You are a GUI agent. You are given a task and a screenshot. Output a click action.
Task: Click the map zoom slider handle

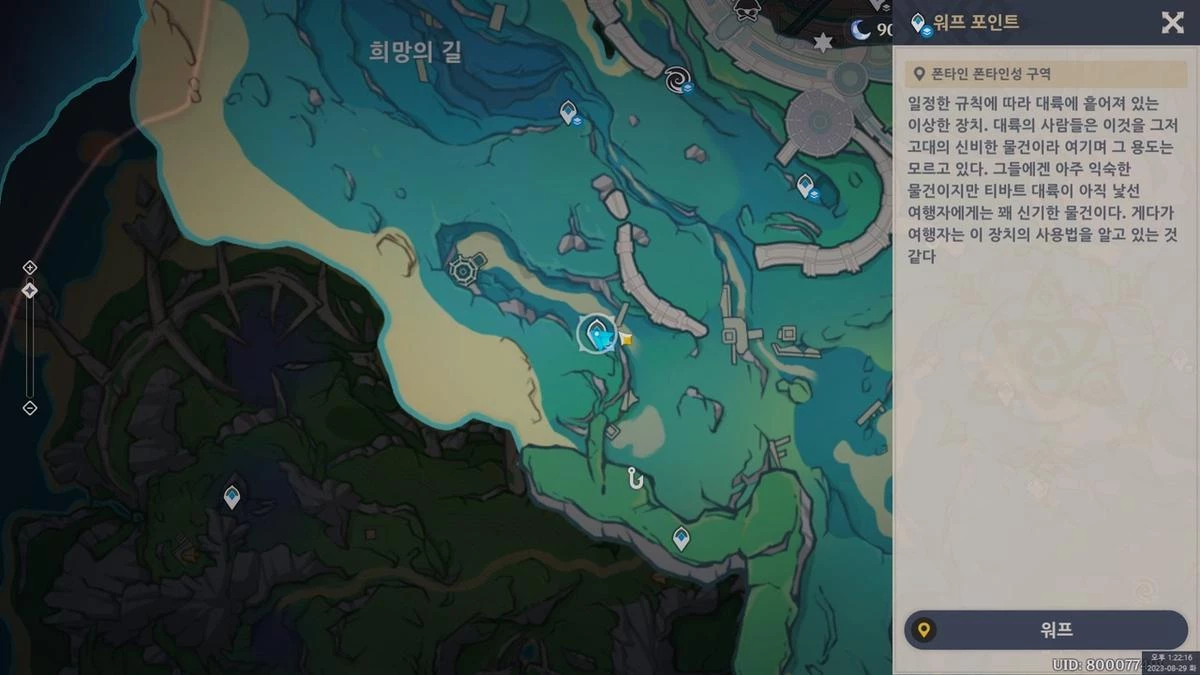point(29,291)
